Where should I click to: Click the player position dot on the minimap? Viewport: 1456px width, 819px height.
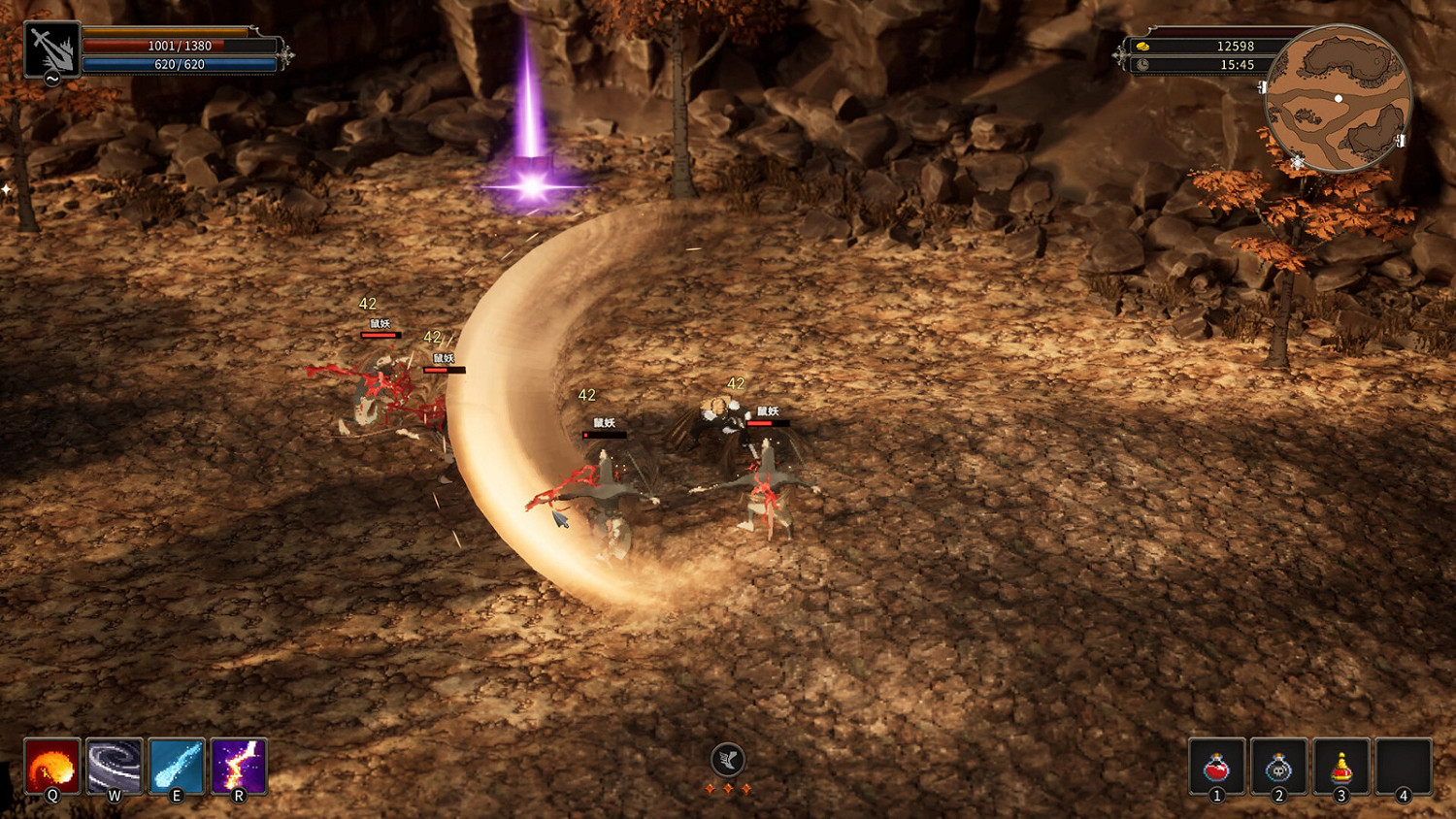(x=1338, y=97)
